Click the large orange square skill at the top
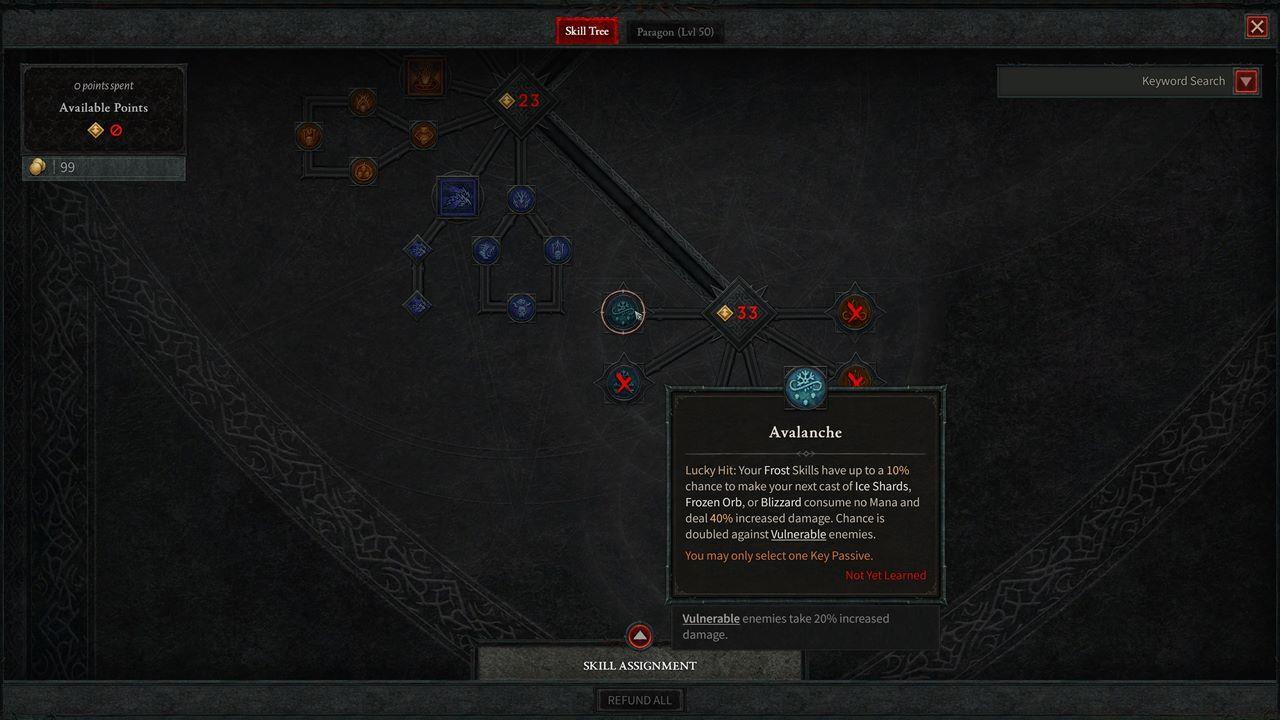 [424, 78]
